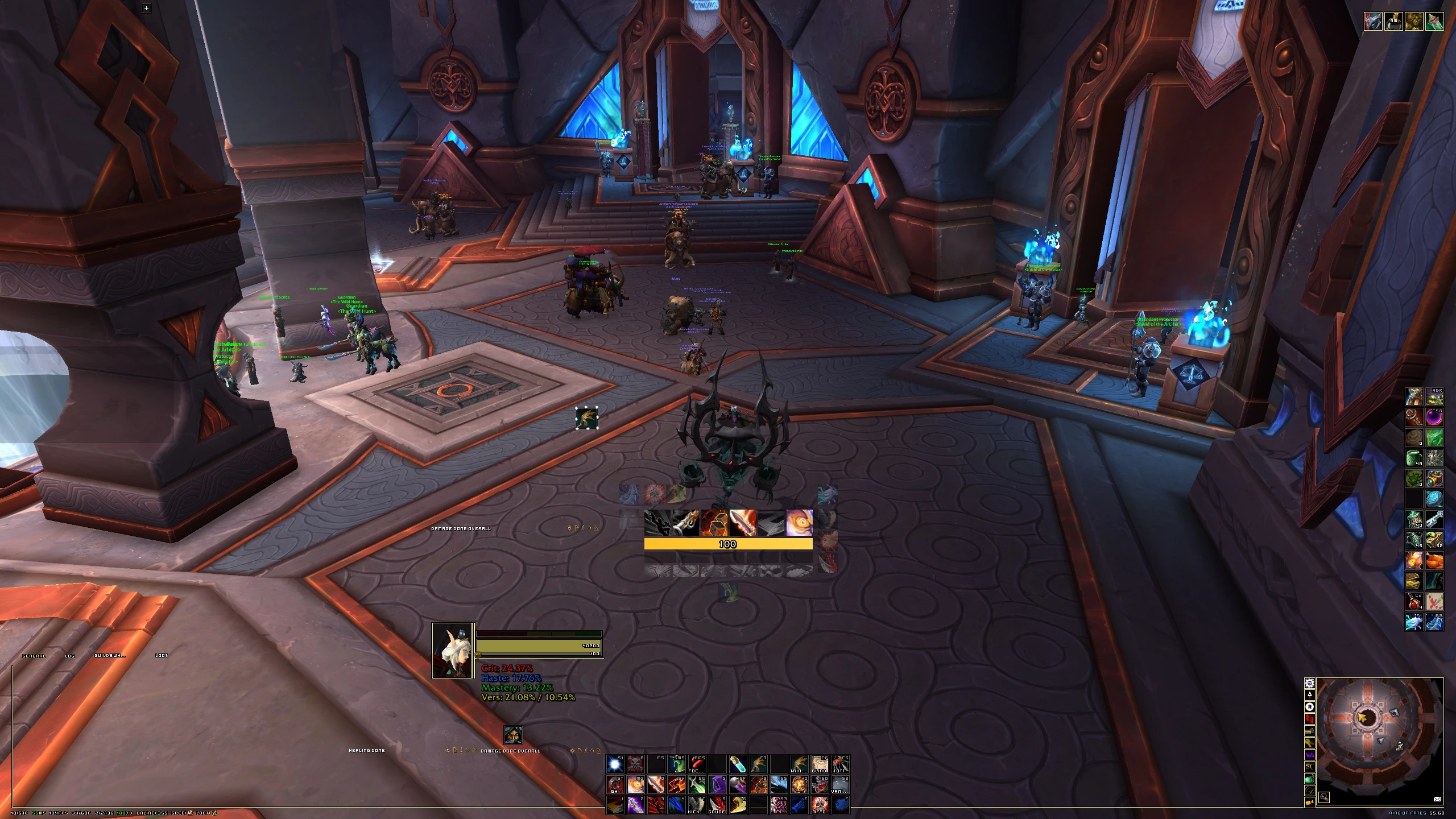Use the teal potion vial slot

738,764
